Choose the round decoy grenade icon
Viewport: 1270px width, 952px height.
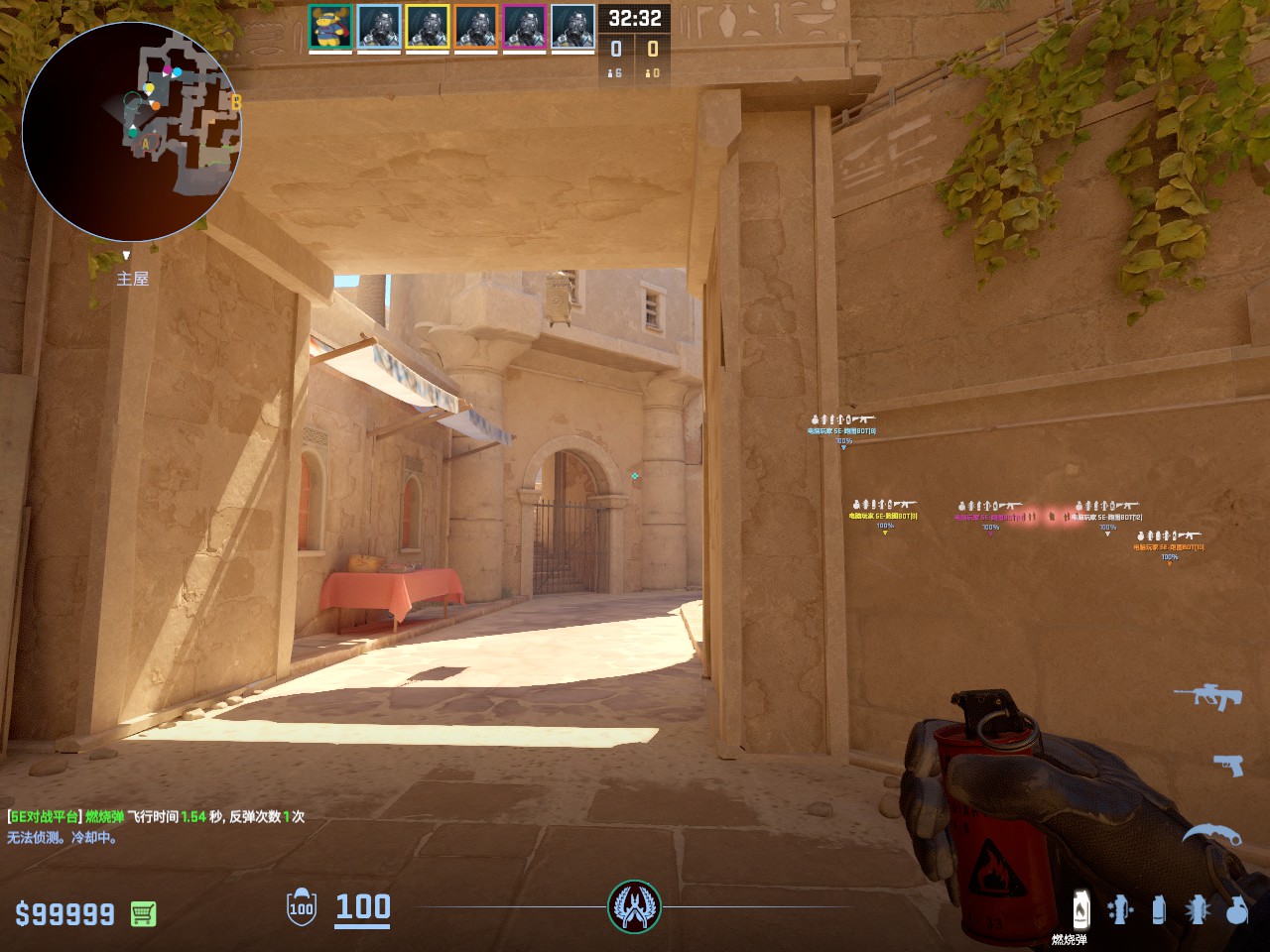tap(1236, 908)
